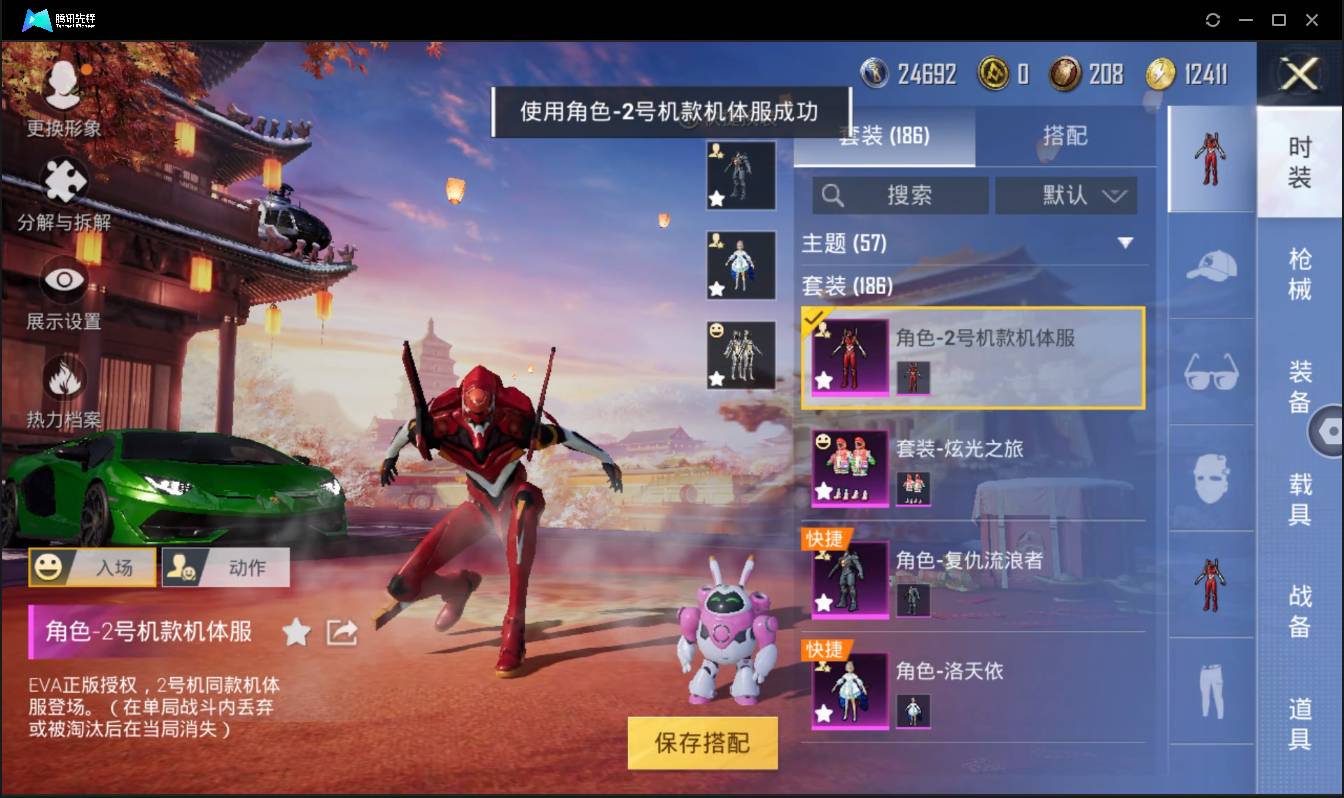Open 展示设置 display settings
This screenshot has height=798, width=1344.
point(62,280)
